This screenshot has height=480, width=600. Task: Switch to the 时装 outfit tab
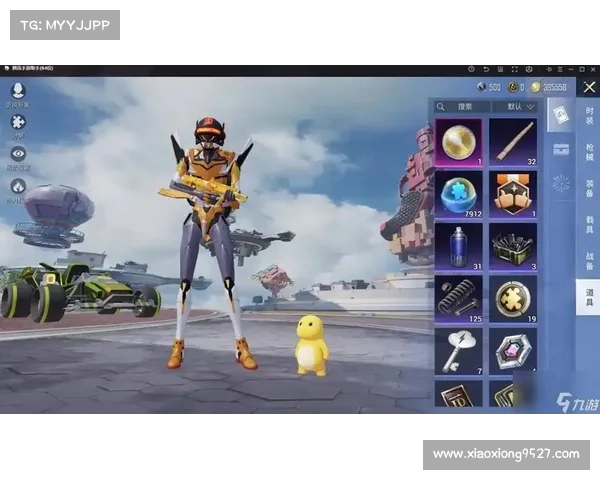pyautogui.click(x=589, y=114)
